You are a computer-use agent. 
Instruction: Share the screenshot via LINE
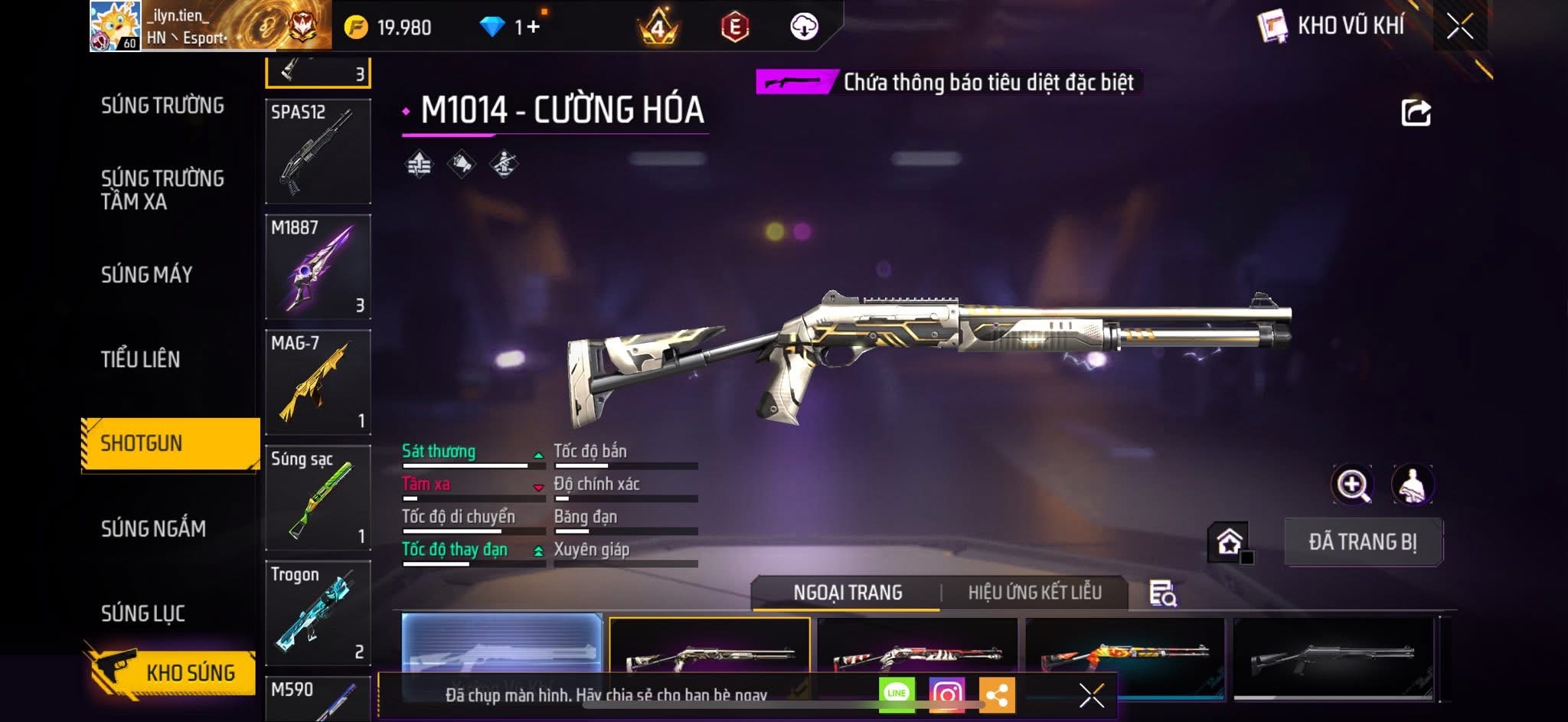pyautogui.click(x=897, y=694)
